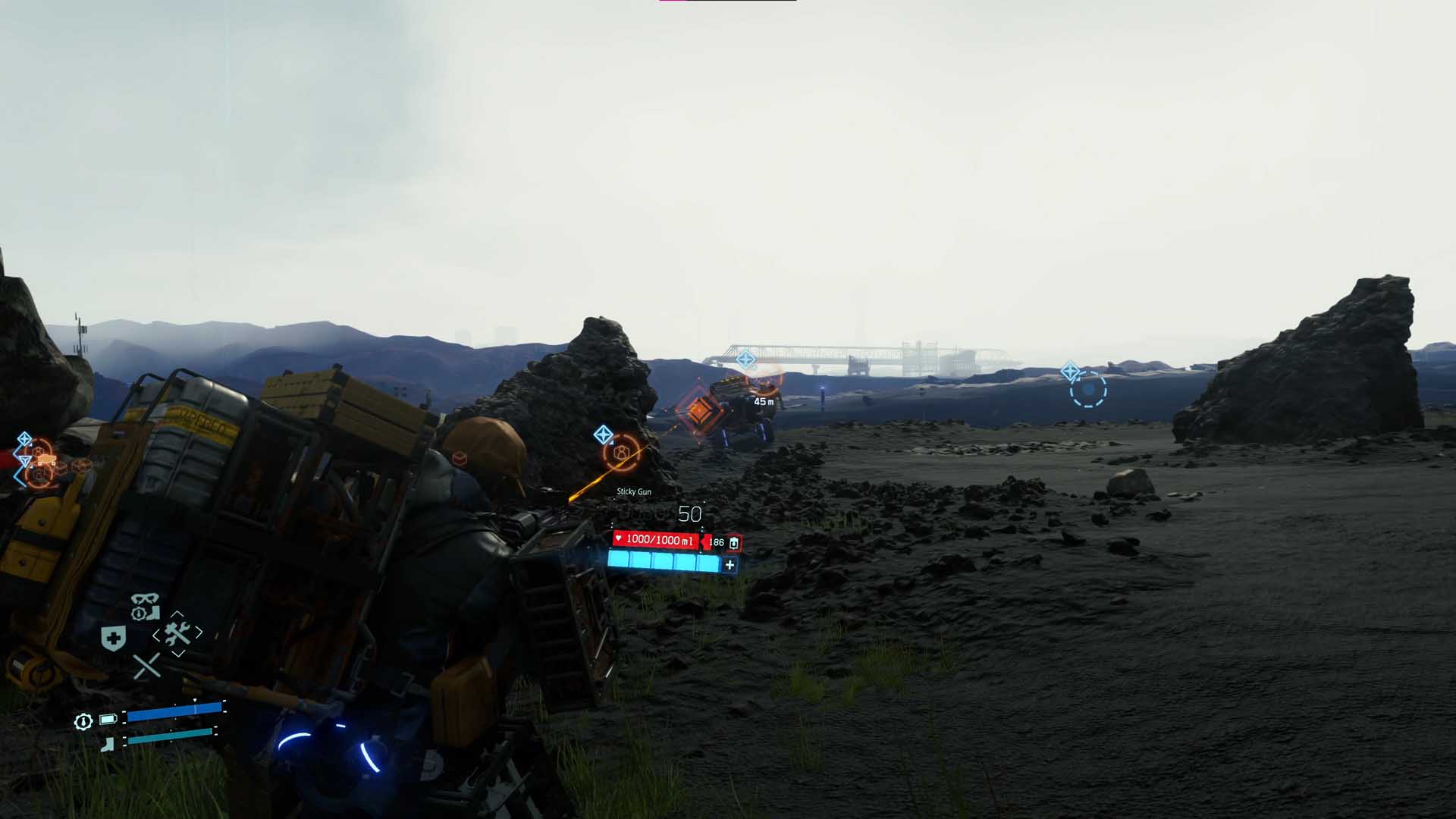Click the plus box beside the cyan bar

(x=730, y=564)
